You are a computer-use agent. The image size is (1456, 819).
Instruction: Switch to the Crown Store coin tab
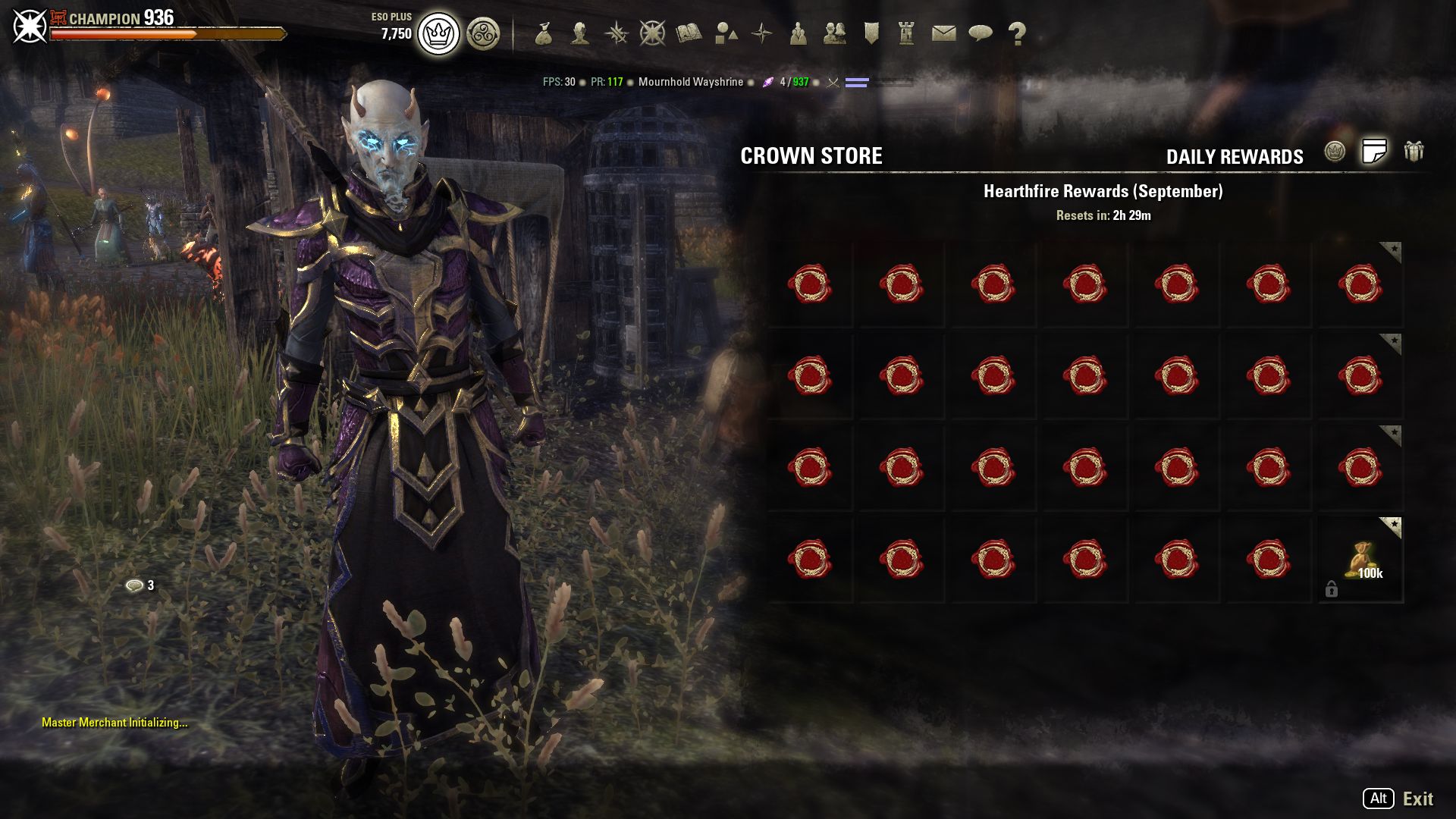click(1335, 152)
